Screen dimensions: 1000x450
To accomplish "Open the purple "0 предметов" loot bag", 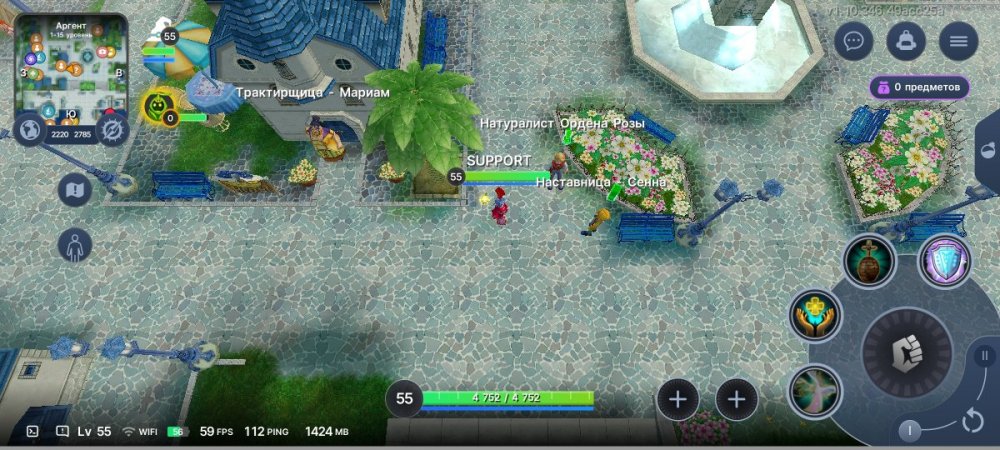I will click(x=919, y=87).
